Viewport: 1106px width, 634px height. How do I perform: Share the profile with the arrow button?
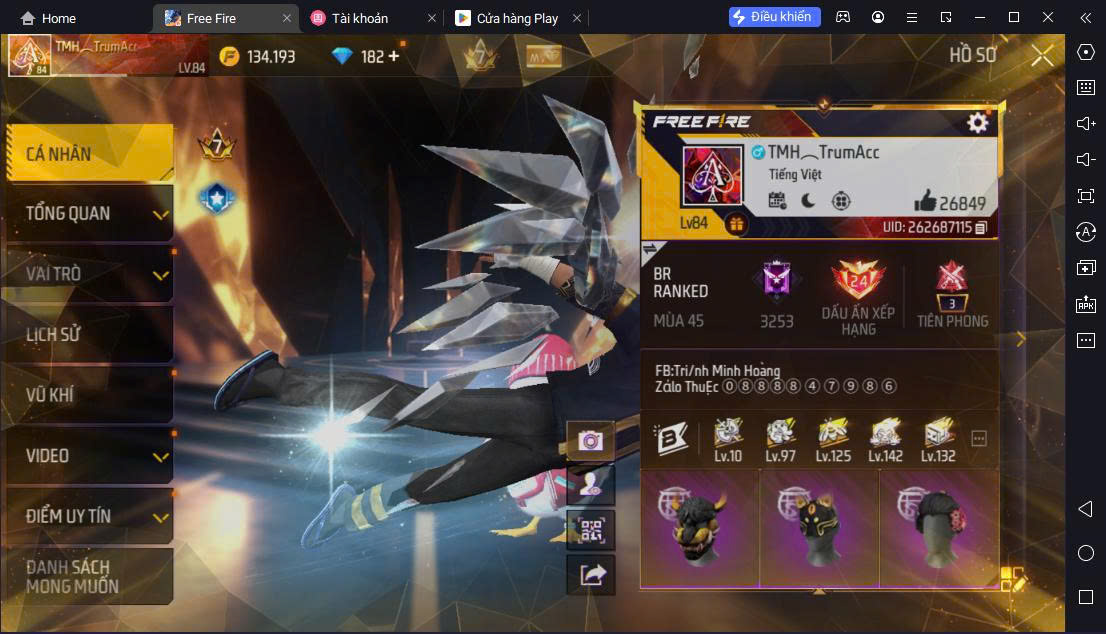(x=590, y=574)
